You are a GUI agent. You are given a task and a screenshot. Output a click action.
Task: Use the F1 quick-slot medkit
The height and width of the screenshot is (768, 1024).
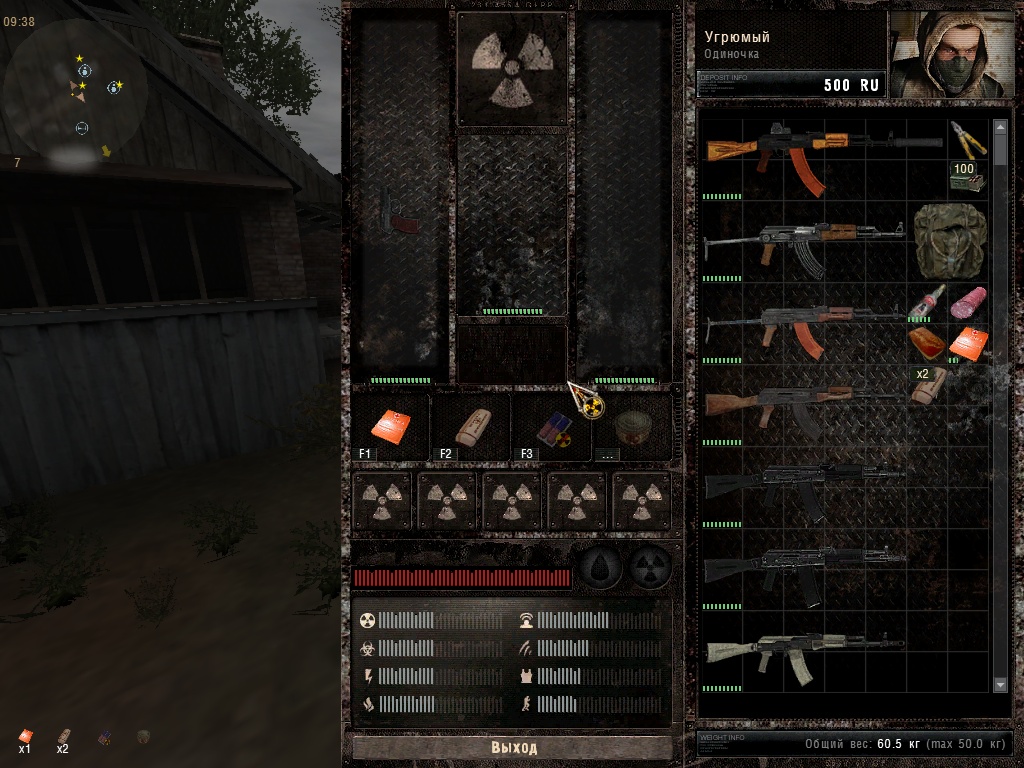(x=390, y=426)
